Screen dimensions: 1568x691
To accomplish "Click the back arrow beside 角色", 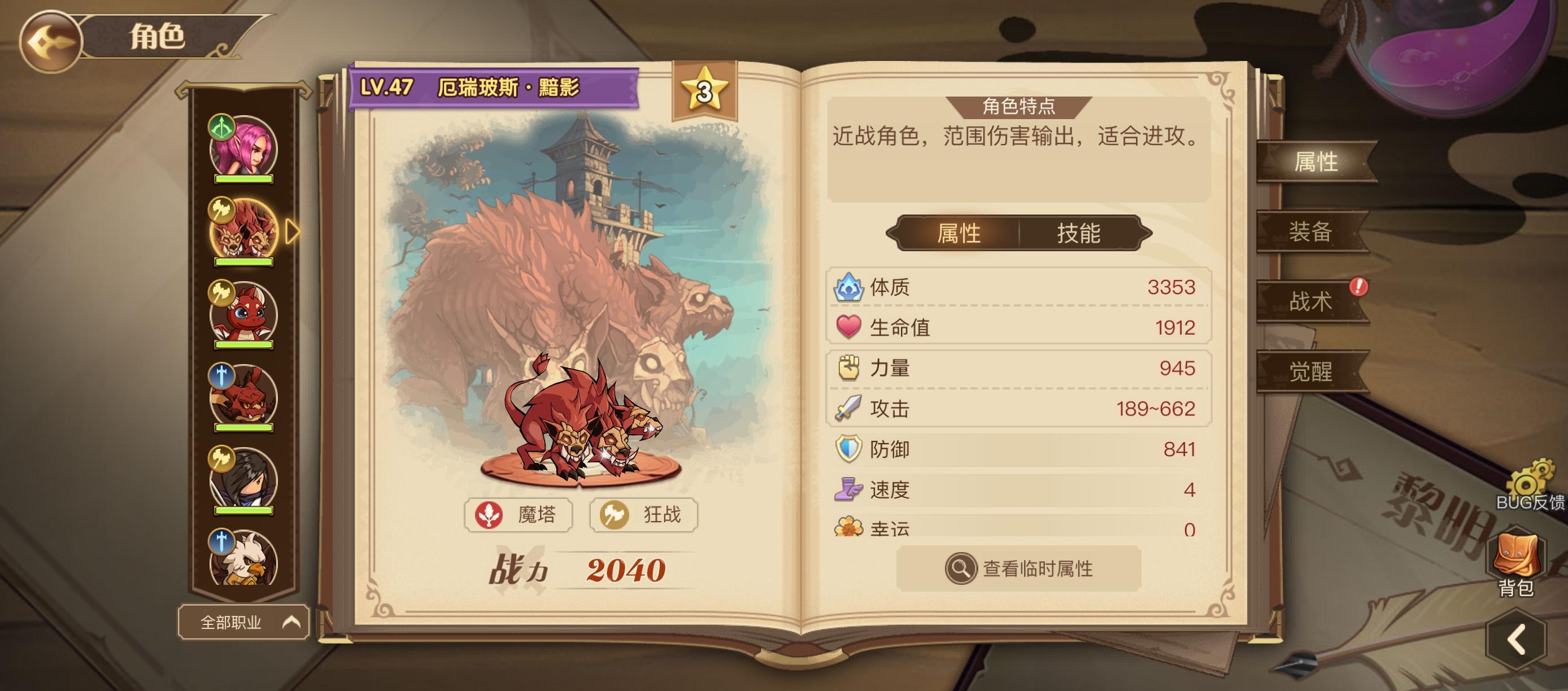I will (x=50, y=38).
